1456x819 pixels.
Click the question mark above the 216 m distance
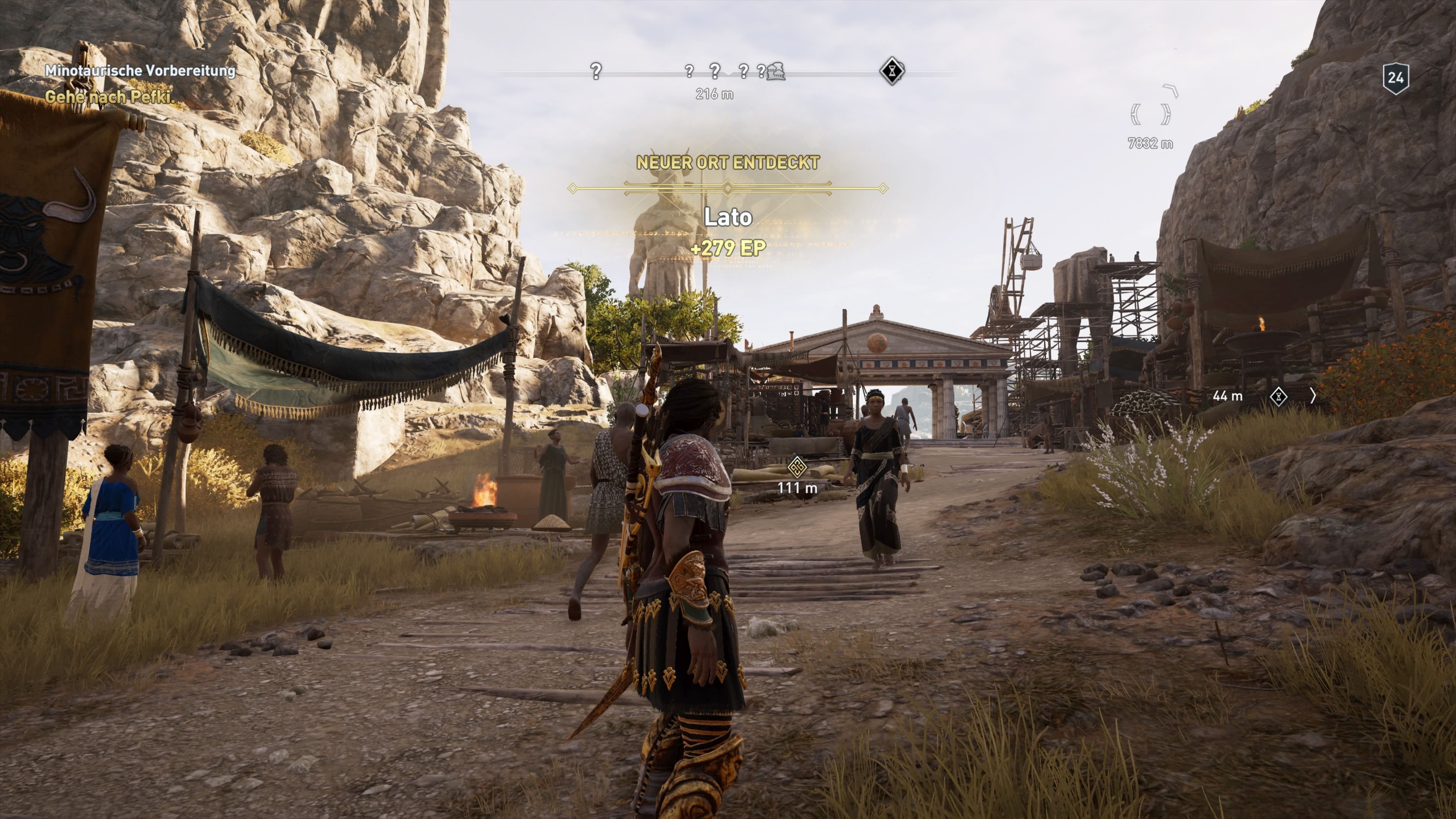[714, 71]
